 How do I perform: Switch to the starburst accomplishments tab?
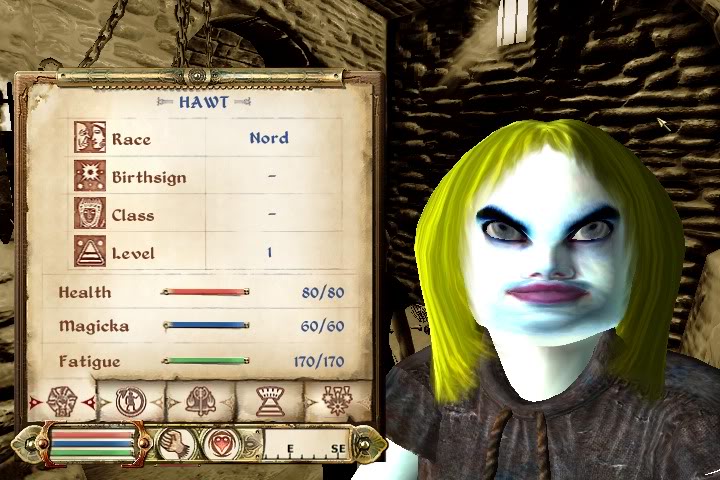coord(338,402)
